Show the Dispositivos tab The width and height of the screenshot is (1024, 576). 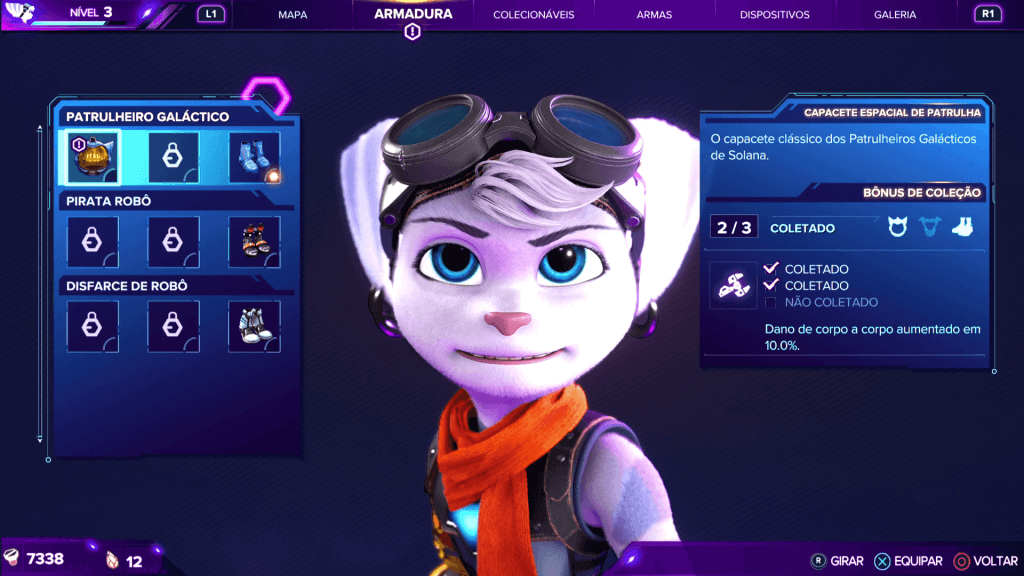775,15
